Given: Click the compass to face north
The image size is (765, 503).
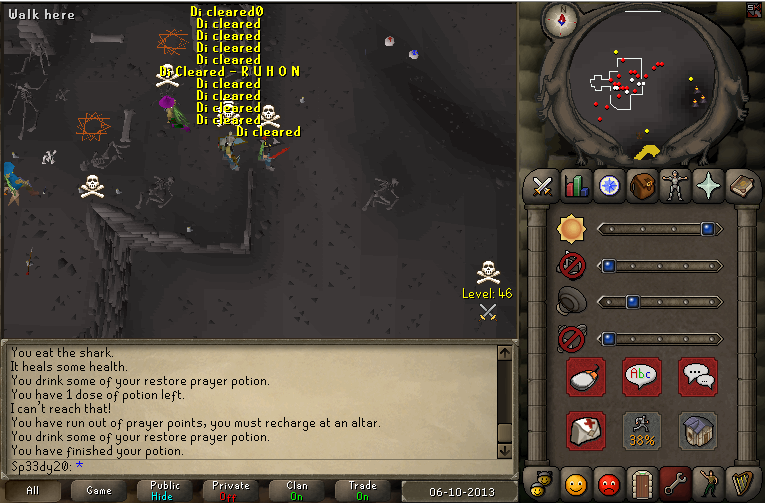Looking at the screenshot, I should (561, 19).
